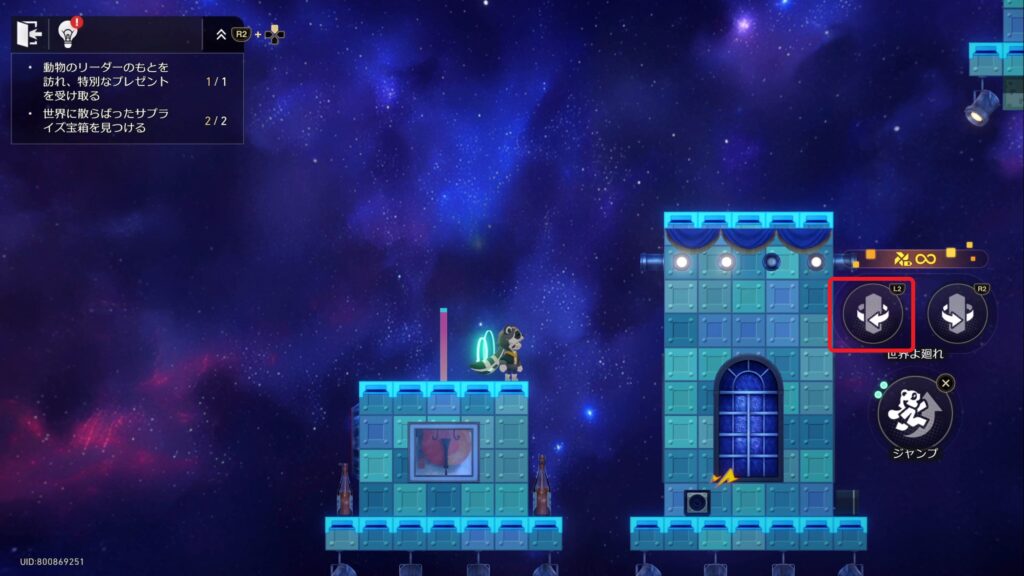Click the exit door icon
Image resolution: width=1024 pixels, height=576 pixels.
coord(27,34)
